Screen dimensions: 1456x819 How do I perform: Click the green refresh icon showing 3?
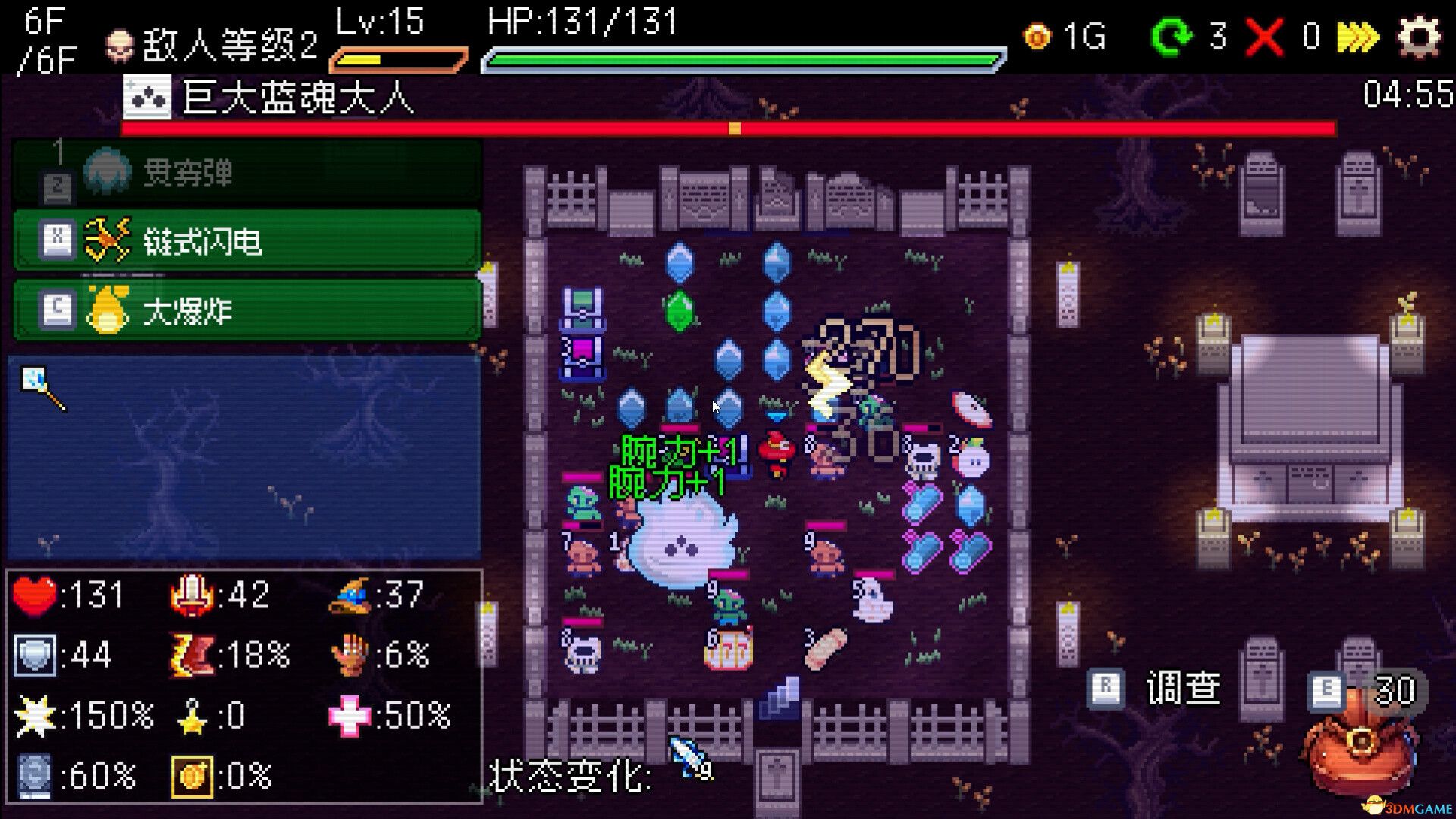pos(1172,36)
